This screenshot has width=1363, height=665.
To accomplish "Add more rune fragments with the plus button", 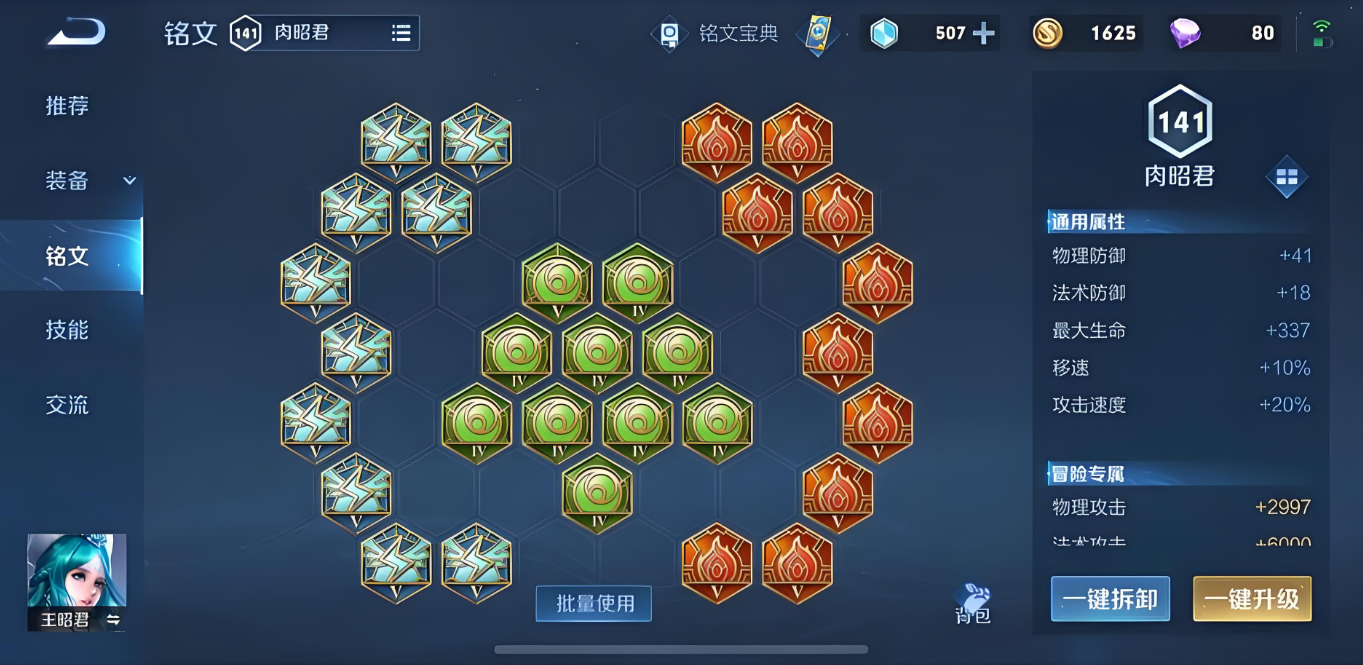I will point(984,34).
